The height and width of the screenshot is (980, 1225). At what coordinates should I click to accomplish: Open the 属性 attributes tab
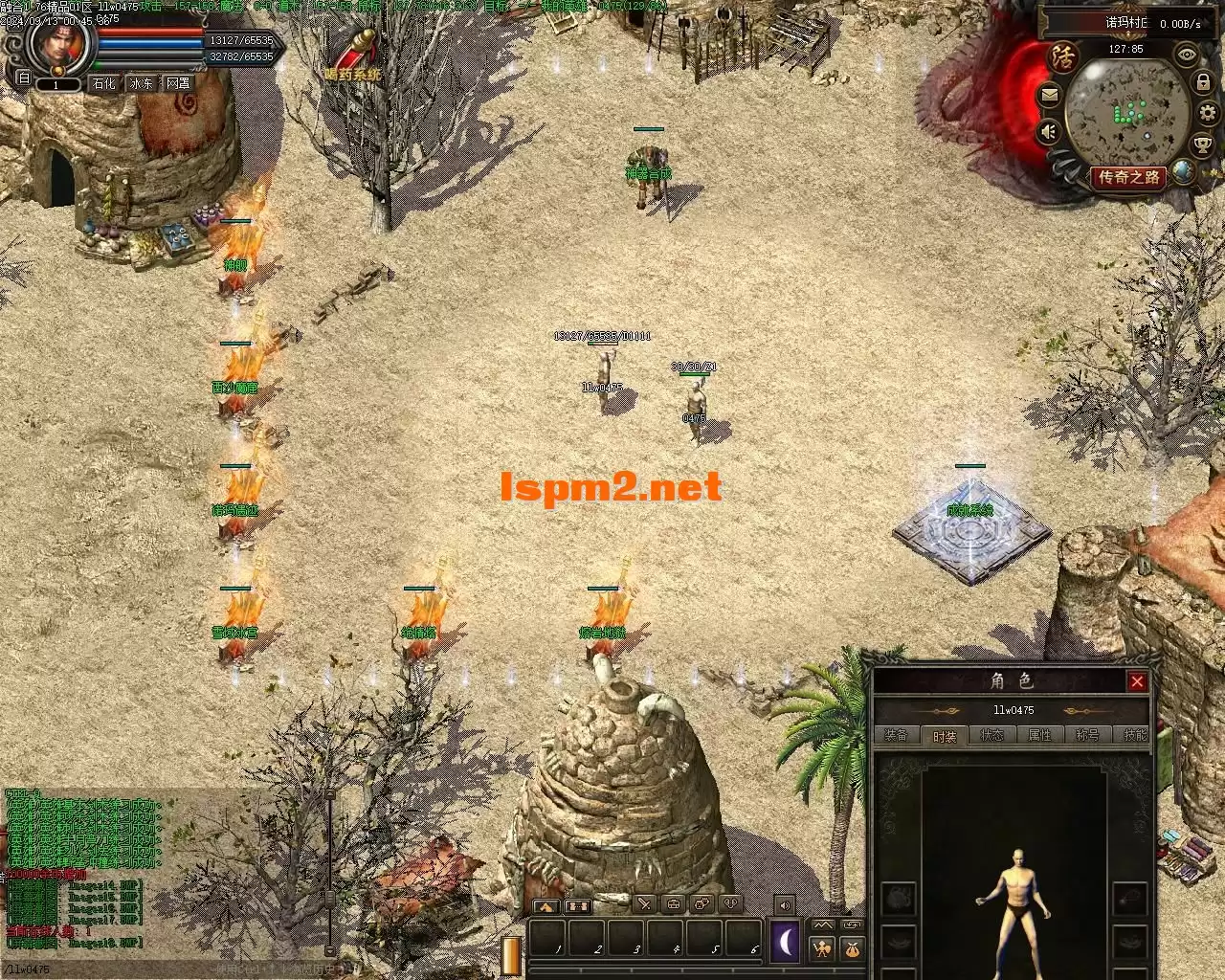point(1039,735)
